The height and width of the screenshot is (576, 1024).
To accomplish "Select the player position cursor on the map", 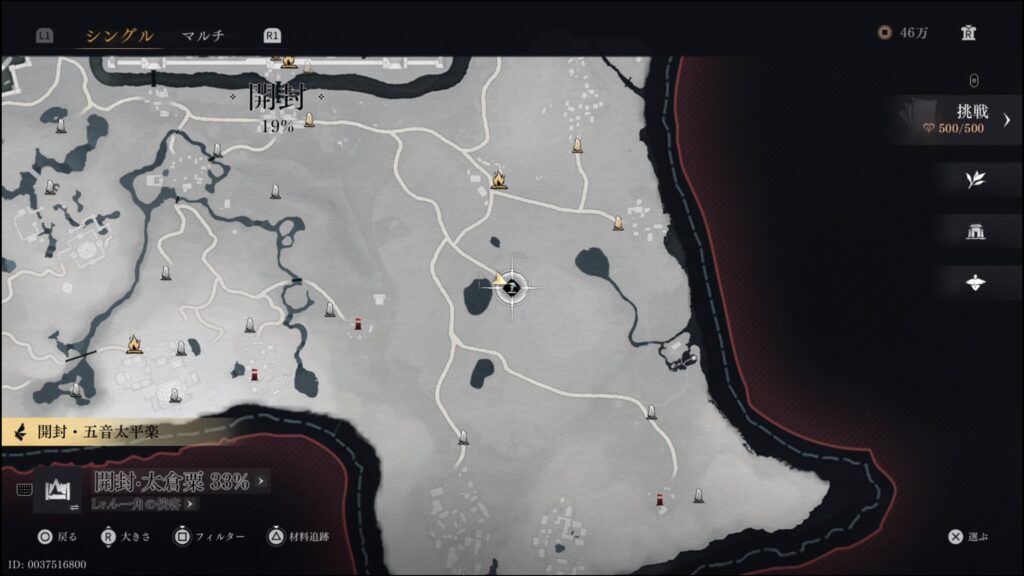I will tap(512, 288).
